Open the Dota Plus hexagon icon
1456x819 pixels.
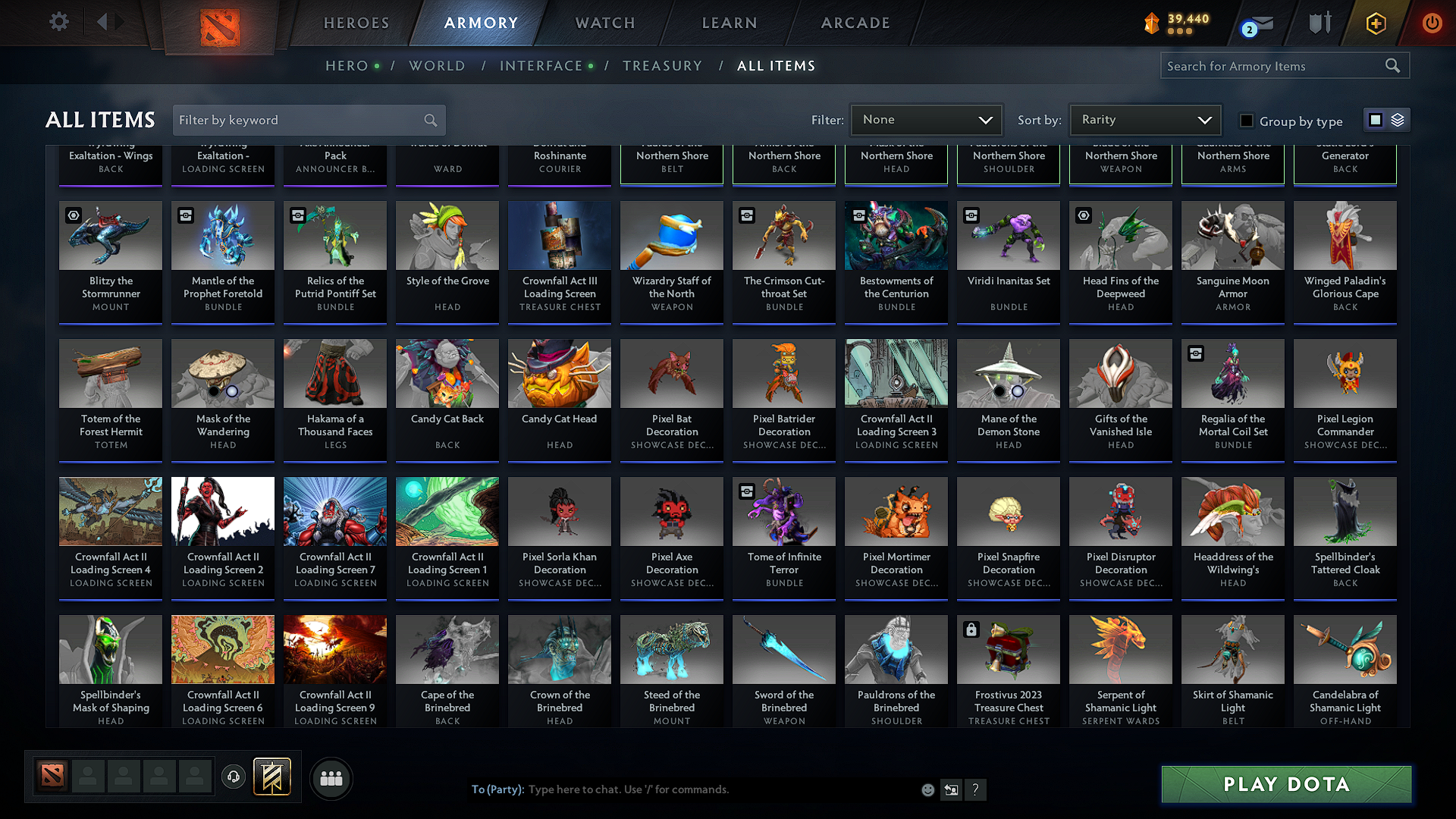(x=1375, y=24)
